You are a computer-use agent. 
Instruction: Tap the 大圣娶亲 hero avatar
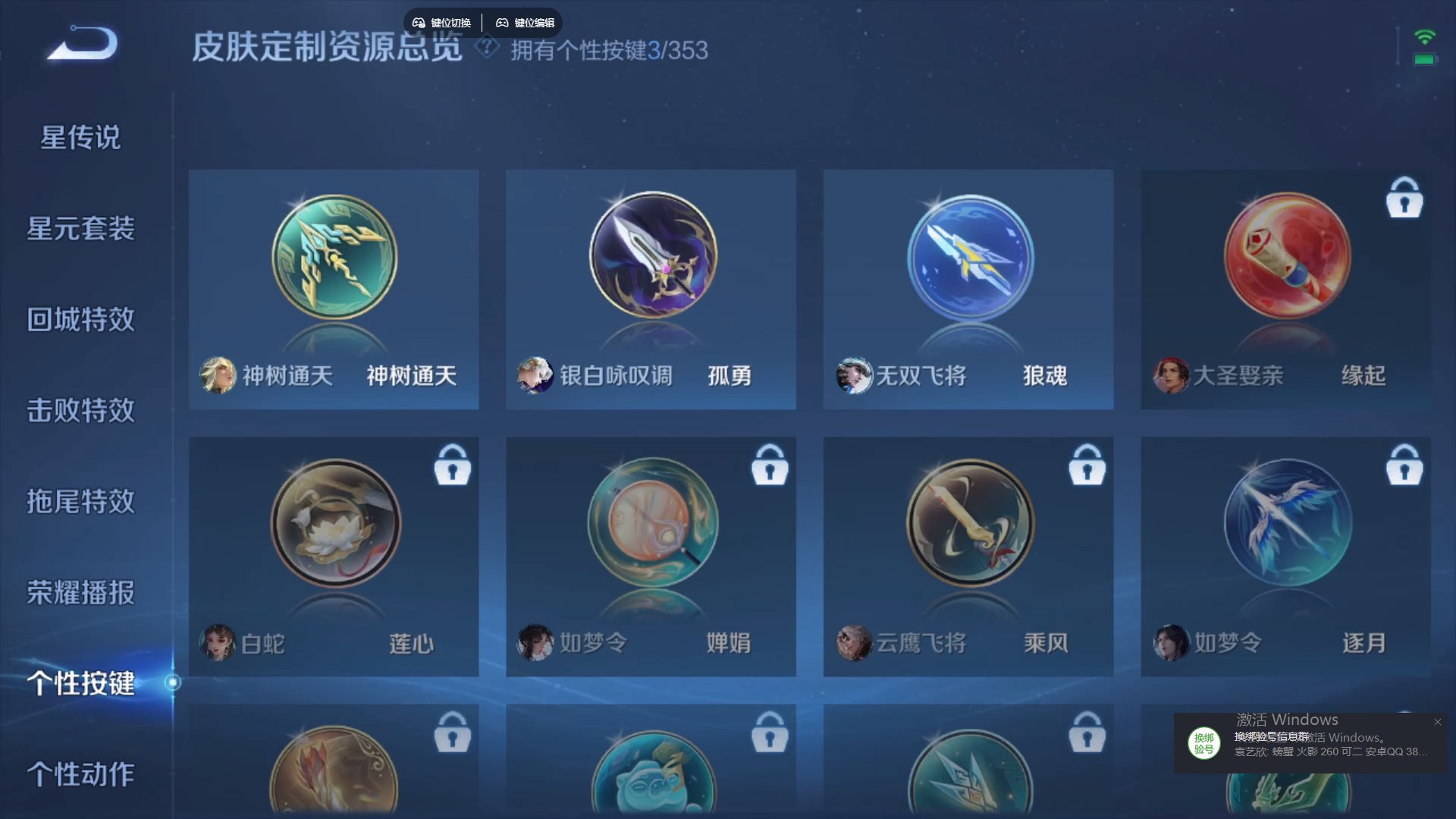click(x=1169, y=375)
